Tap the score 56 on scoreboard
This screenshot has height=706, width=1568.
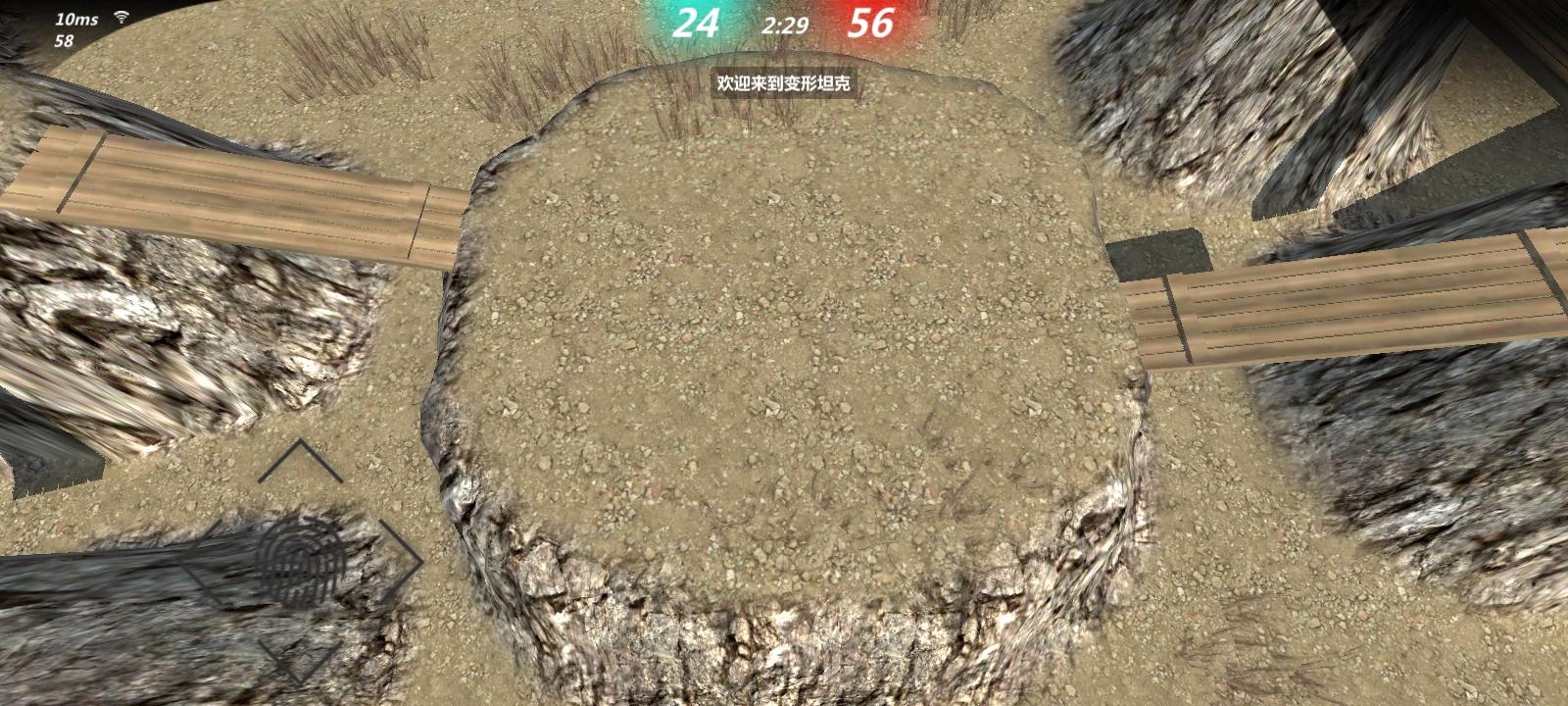[869, 22]
